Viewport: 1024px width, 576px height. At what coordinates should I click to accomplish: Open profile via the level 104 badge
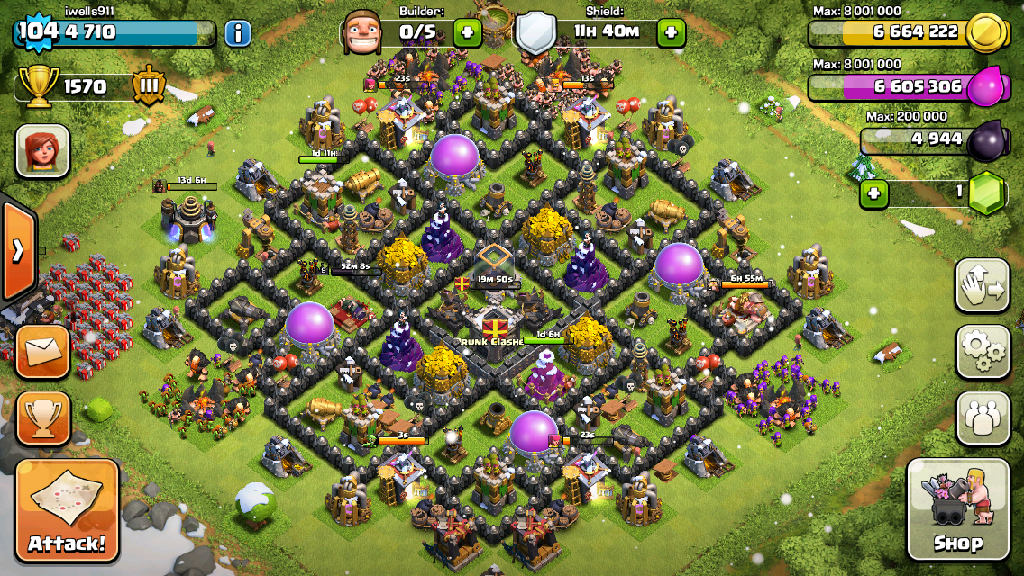[37, 31]
